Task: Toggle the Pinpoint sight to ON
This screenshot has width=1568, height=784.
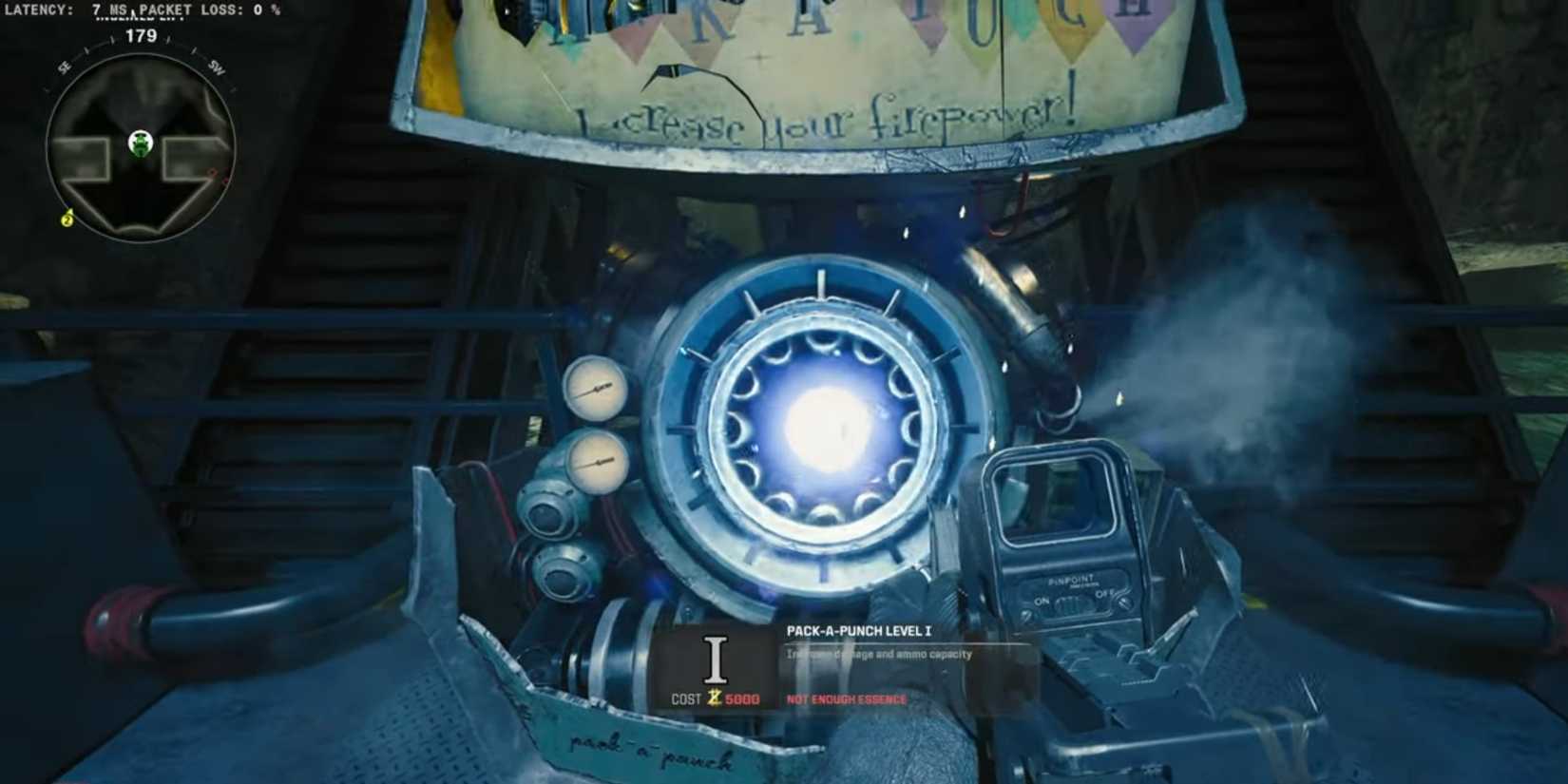Action: 1042,602
